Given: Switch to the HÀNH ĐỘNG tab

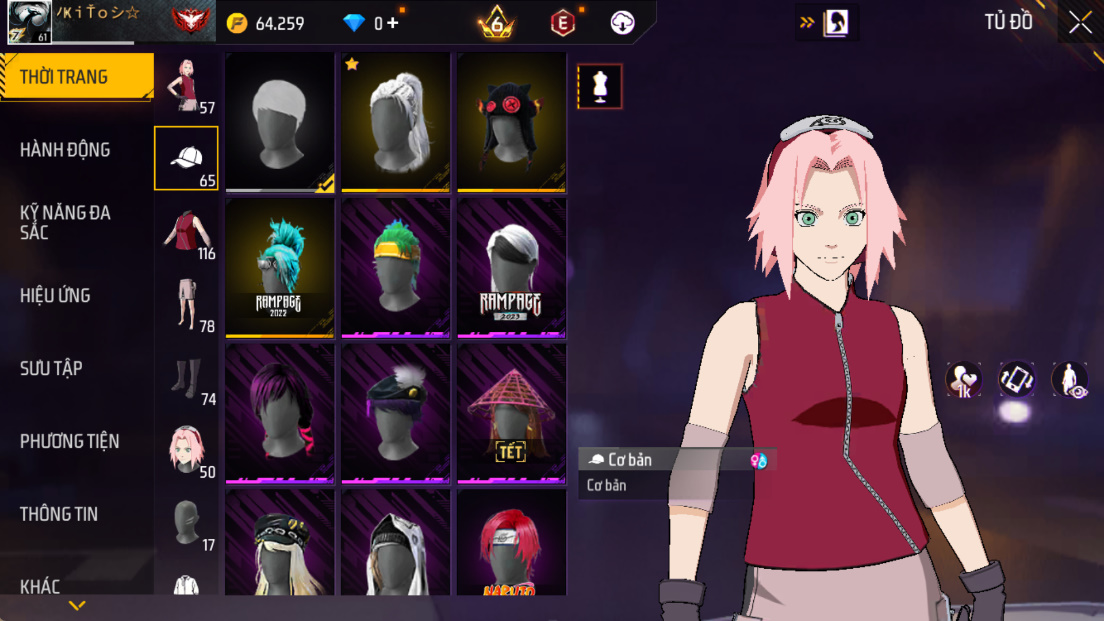Looking at the screenshot, I should point(65,150).
